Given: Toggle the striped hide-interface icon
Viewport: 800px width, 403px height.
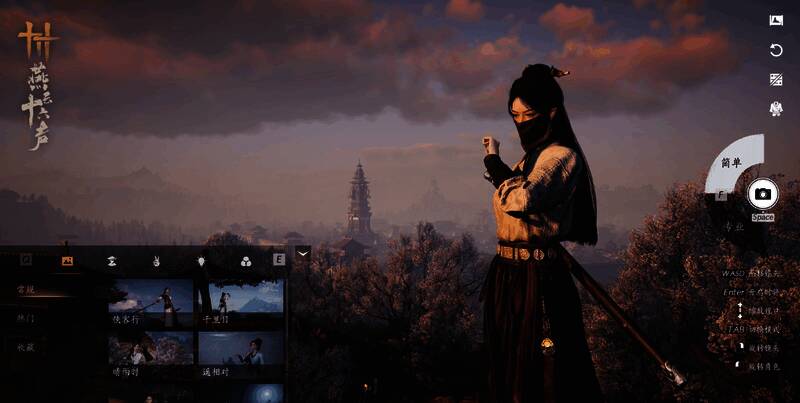Looking at the screenshot, I should 776,79.
